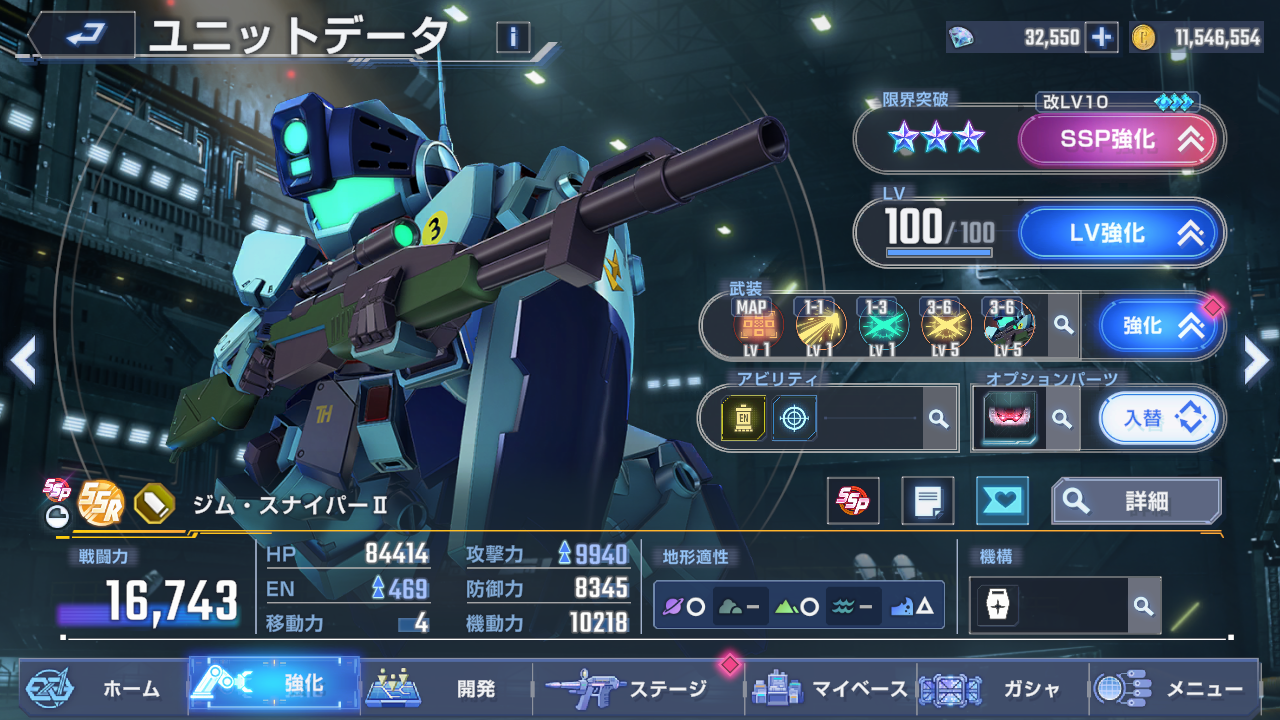Open the unit data info icon
The image size is (1280, 720).
(x=513, y=38)
